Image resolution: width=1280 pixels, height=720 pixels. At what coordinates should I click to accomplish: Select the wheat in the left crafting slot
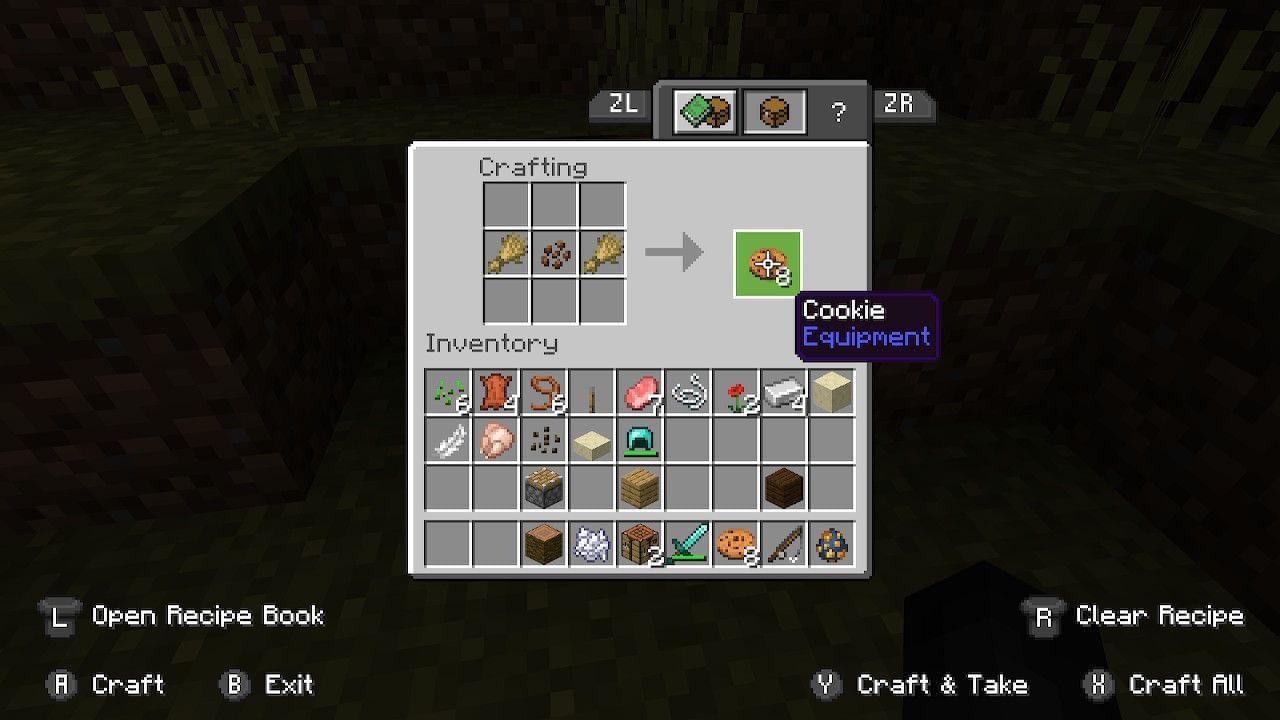pos(506,253)
